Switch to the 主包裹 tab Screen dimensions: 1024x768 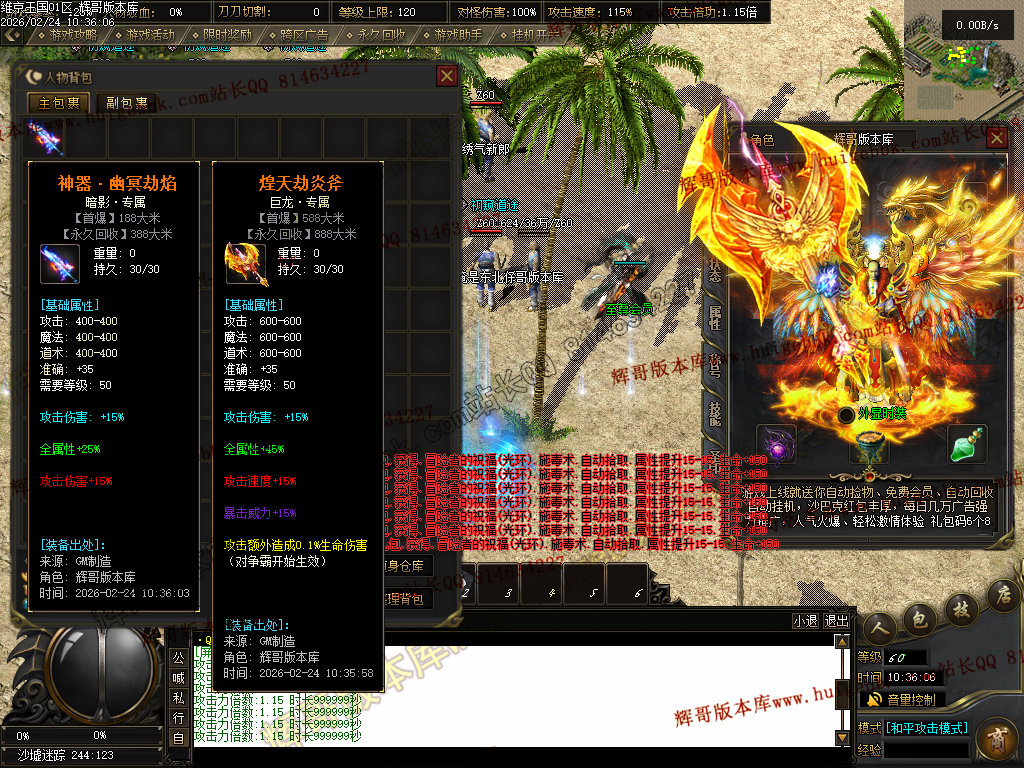tap(58, 103)
